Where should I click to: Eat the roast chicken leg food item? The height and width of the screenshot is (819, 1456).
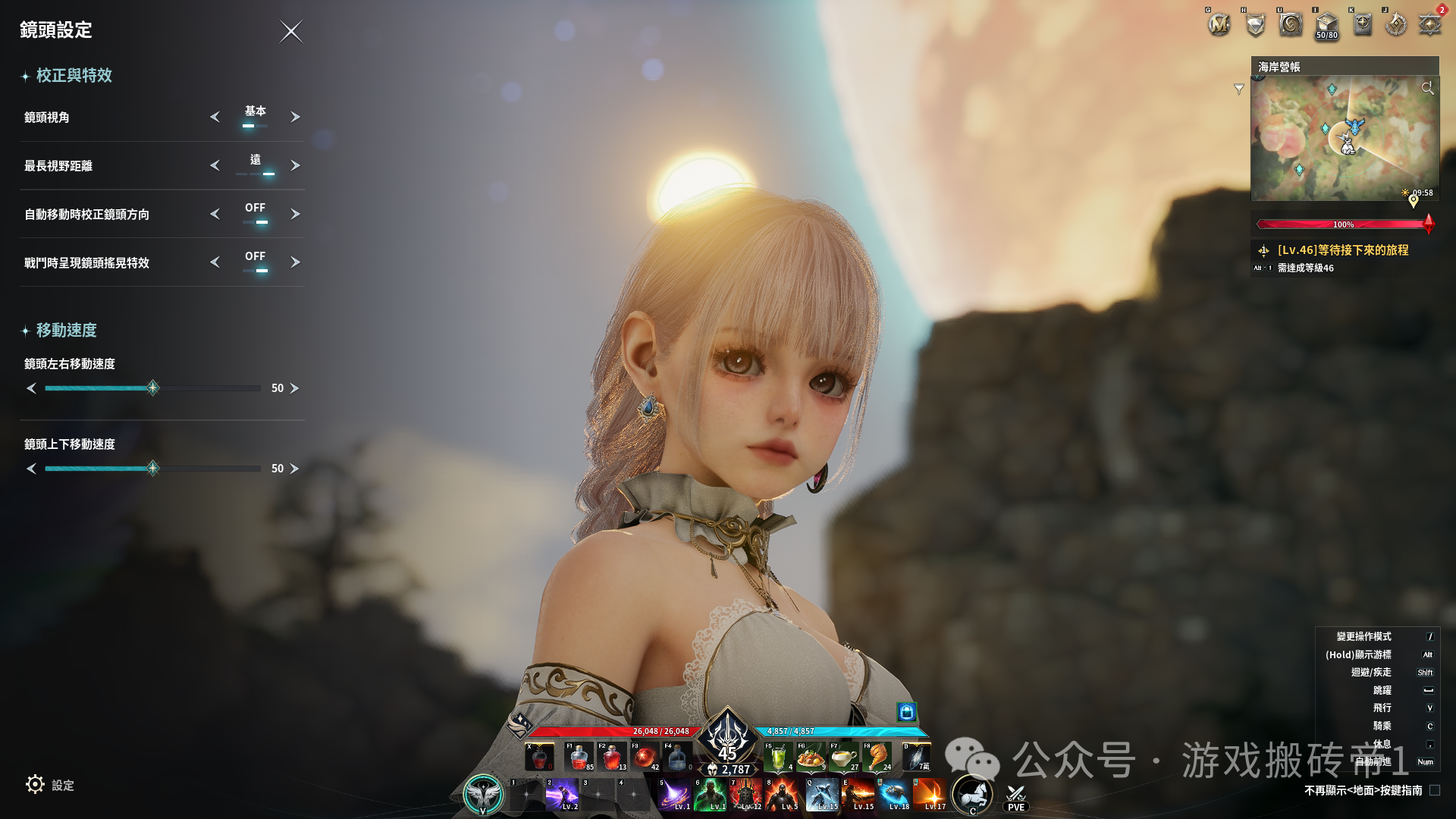coord(877,757)
